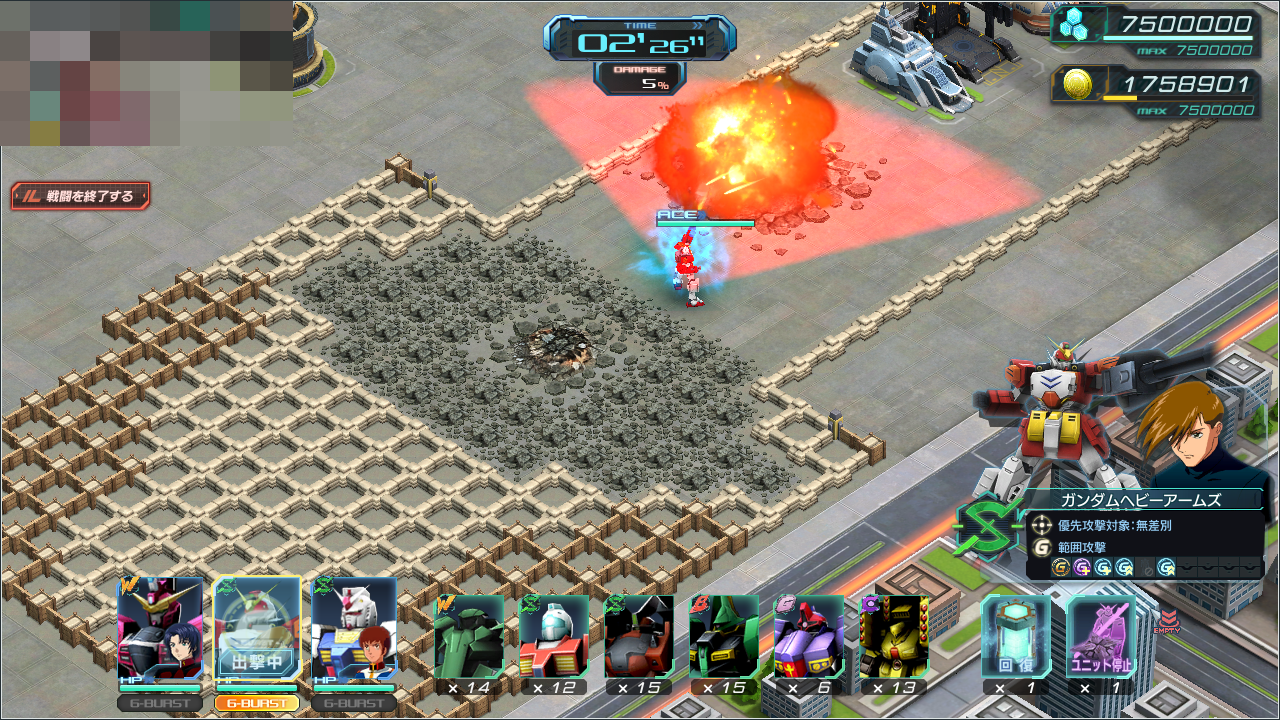Select the pink Gundam ace pilot card
This screenshot has height=720, width=1280.
[160, 631]
